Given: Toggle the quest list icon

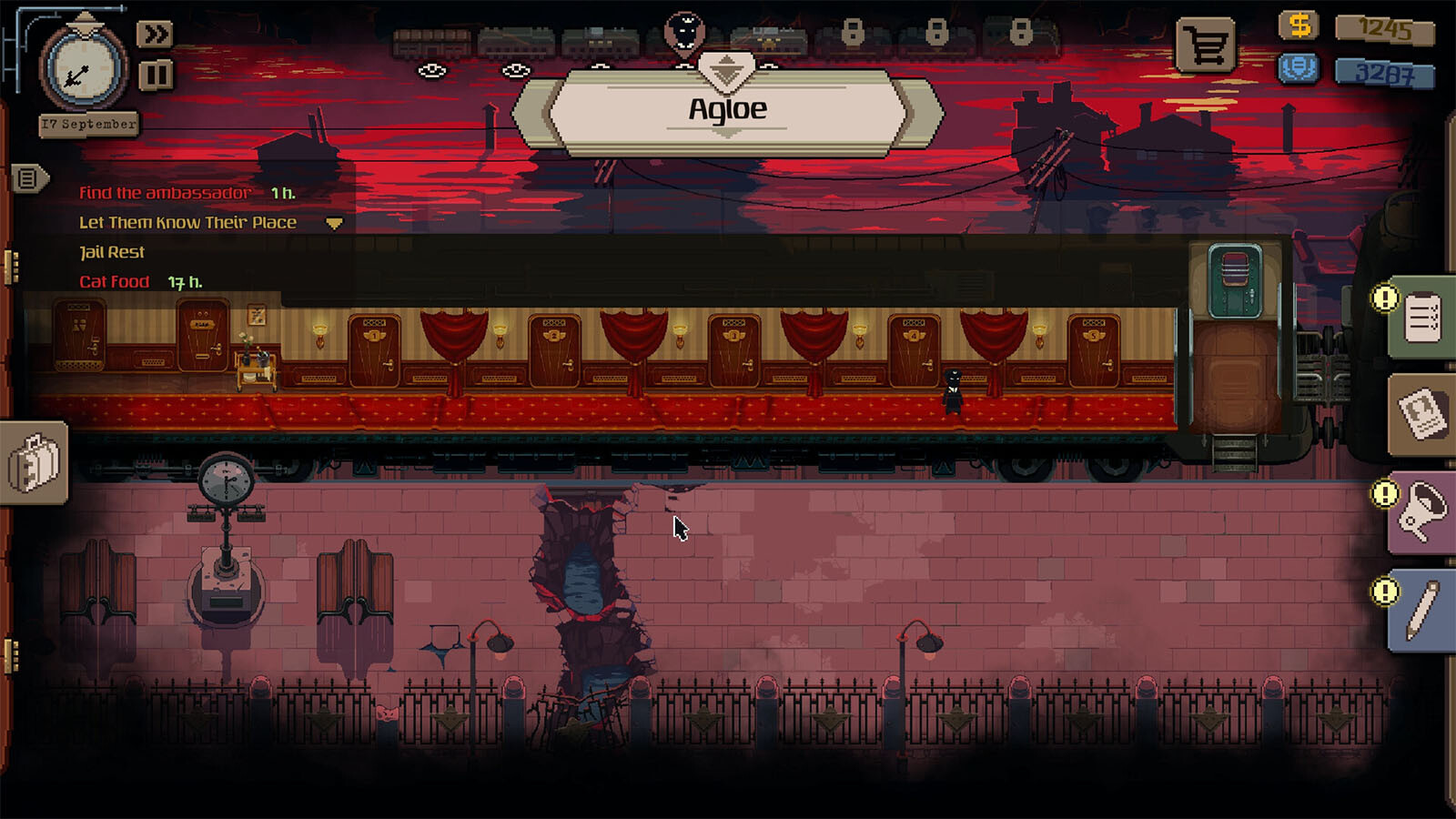Looking at the screenshot, I should [x=27, y=178].
